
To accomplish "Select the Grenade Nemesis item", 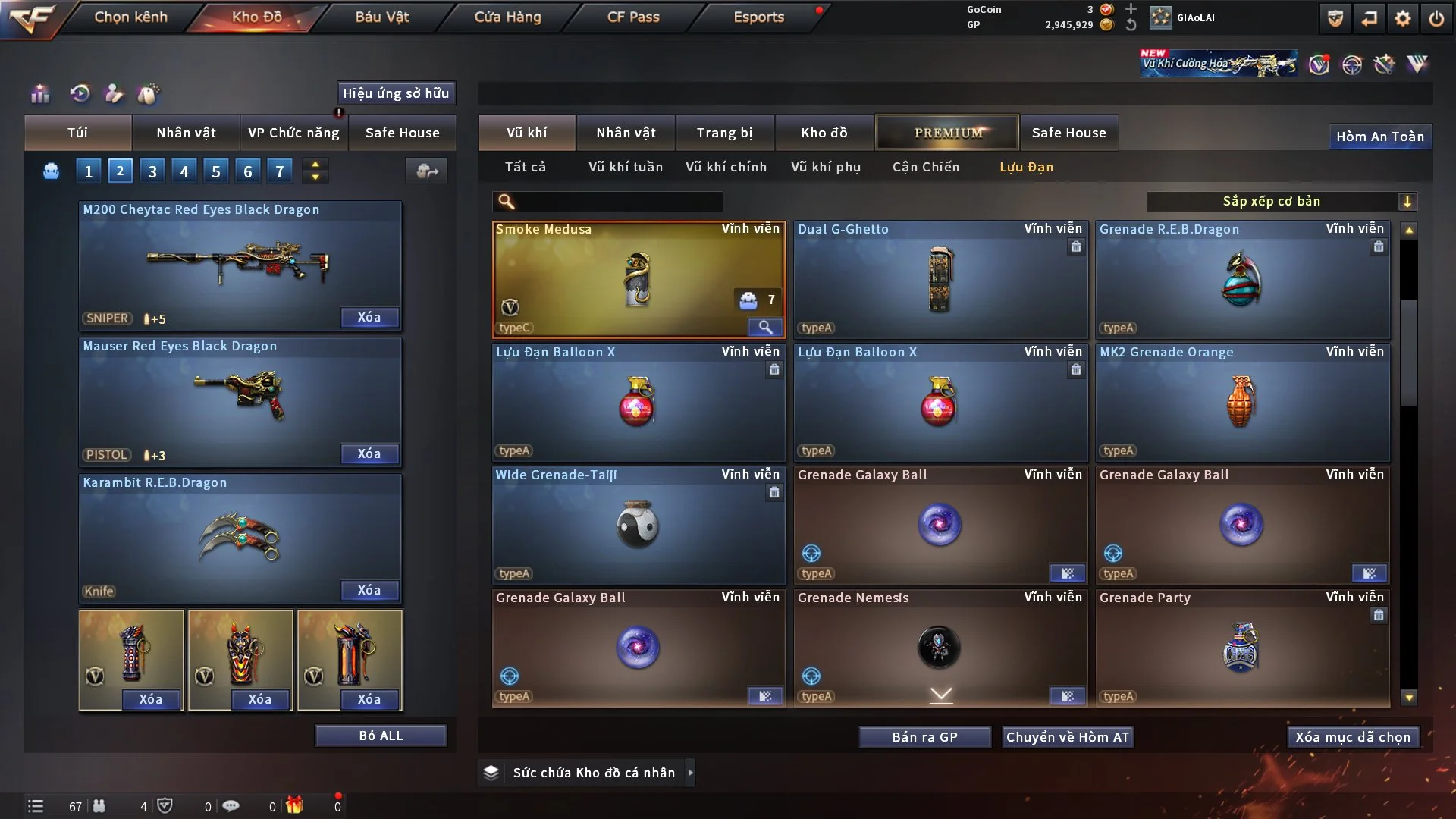I will 940,648.
